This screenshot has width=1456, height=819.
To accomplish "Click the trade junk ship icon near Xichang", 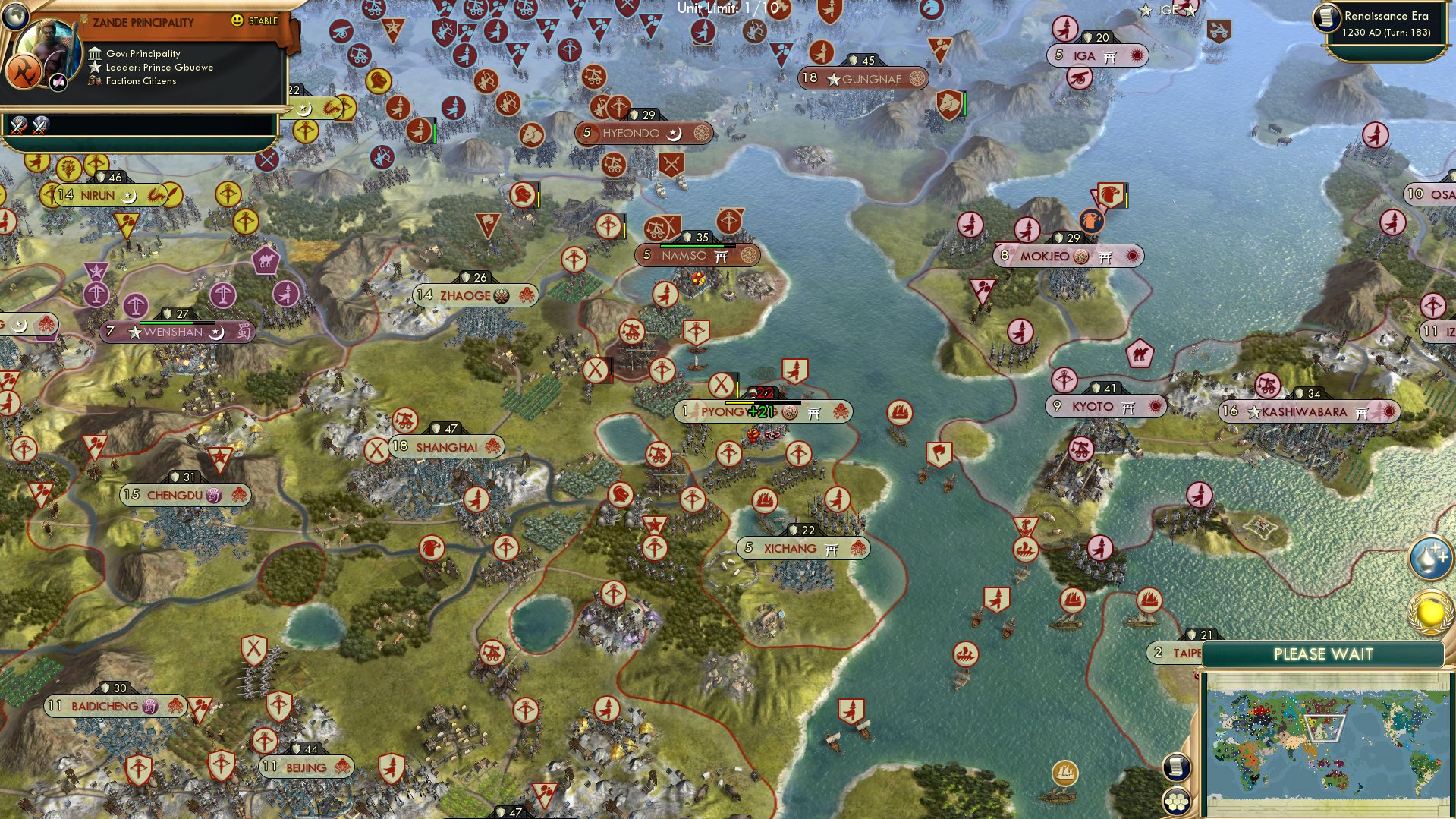I will click(x=766, y=499).
